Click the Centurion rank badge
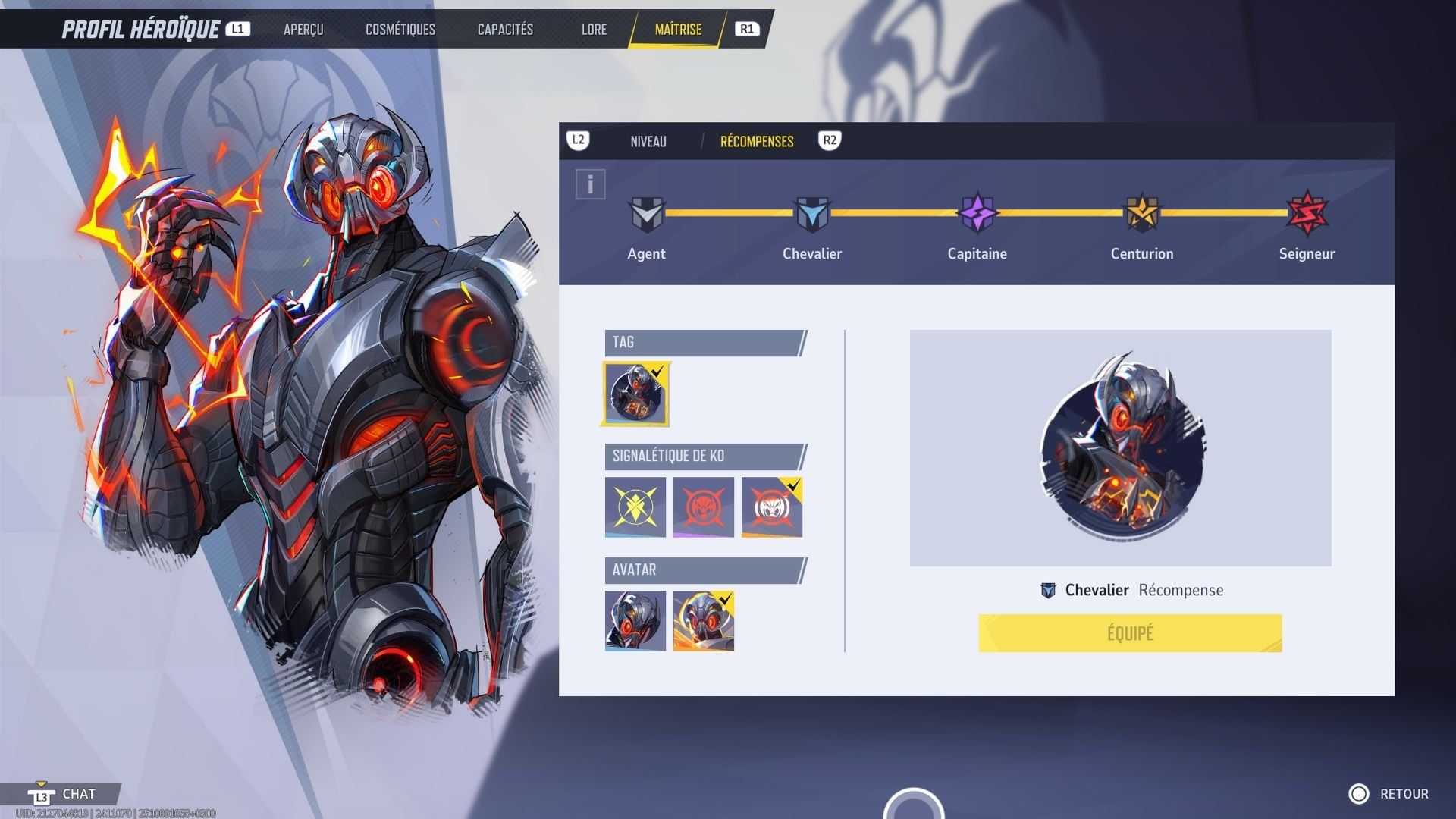The width and height of the screenshot is (1456, 819). [1141, 213]
